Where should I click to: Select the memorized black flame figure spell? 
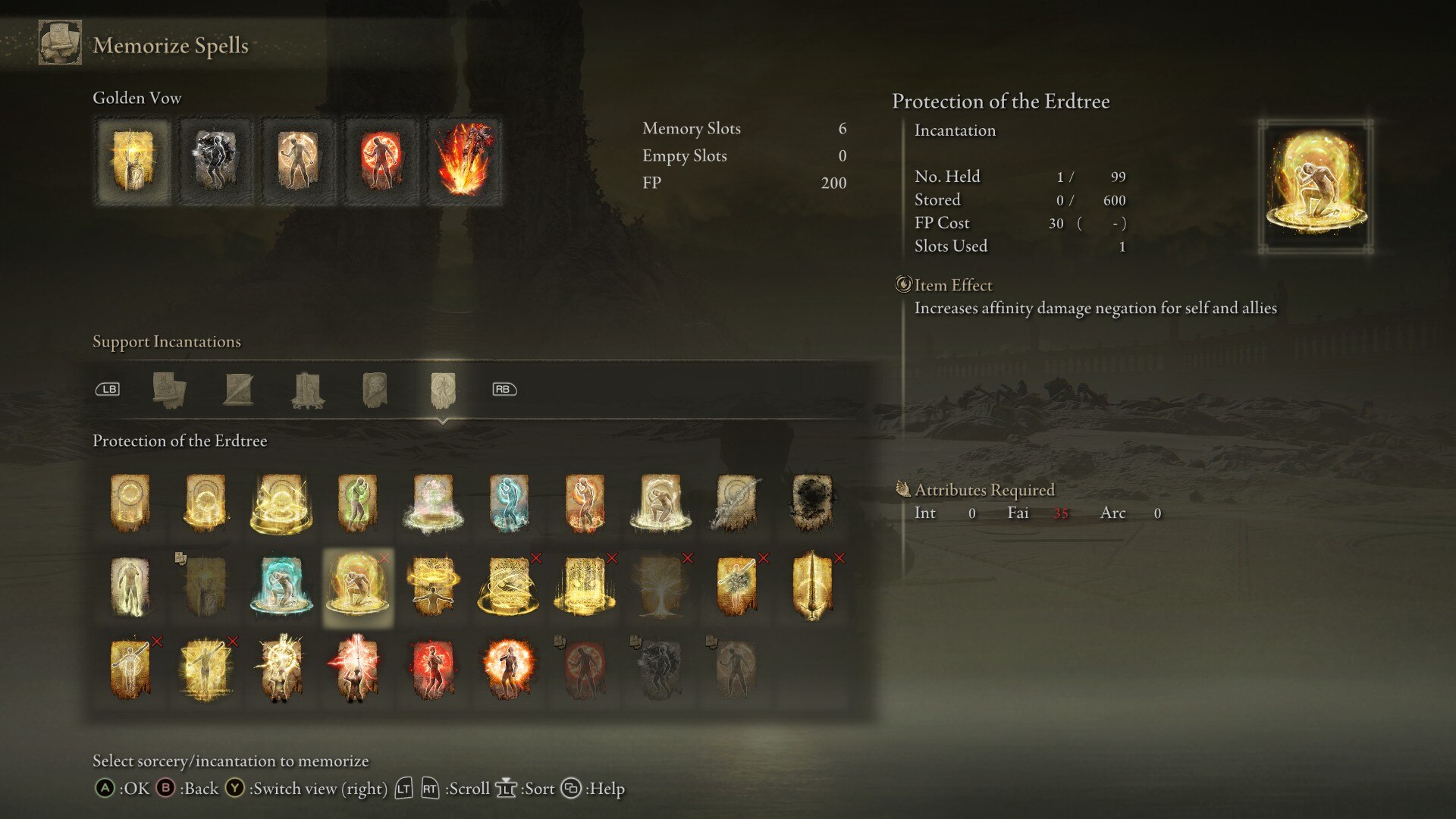click(x=215, y=161)
